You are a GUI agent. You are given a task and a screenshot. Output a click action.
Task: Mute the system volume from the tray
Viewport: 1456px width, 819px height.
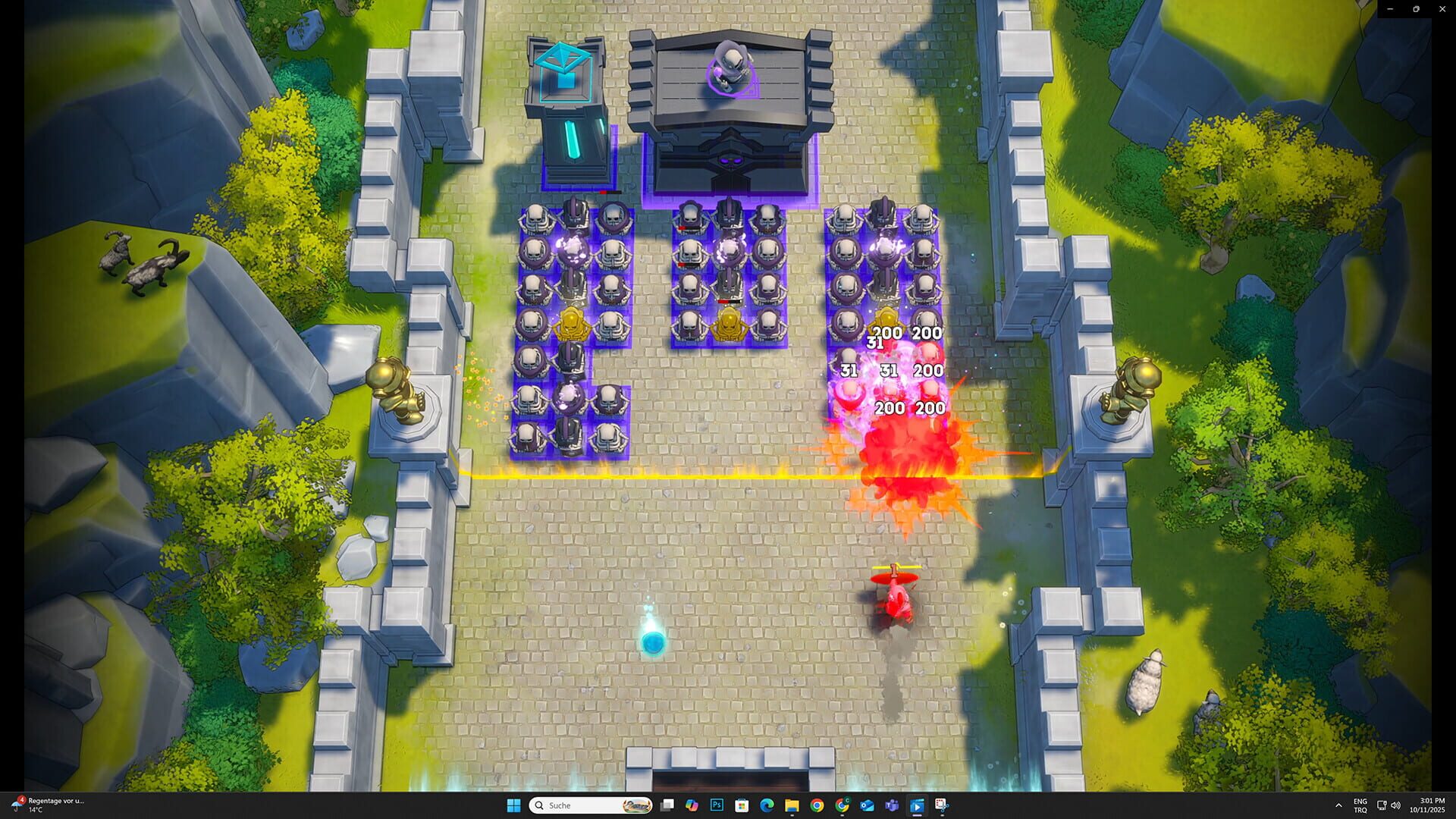coord(1398,805)
